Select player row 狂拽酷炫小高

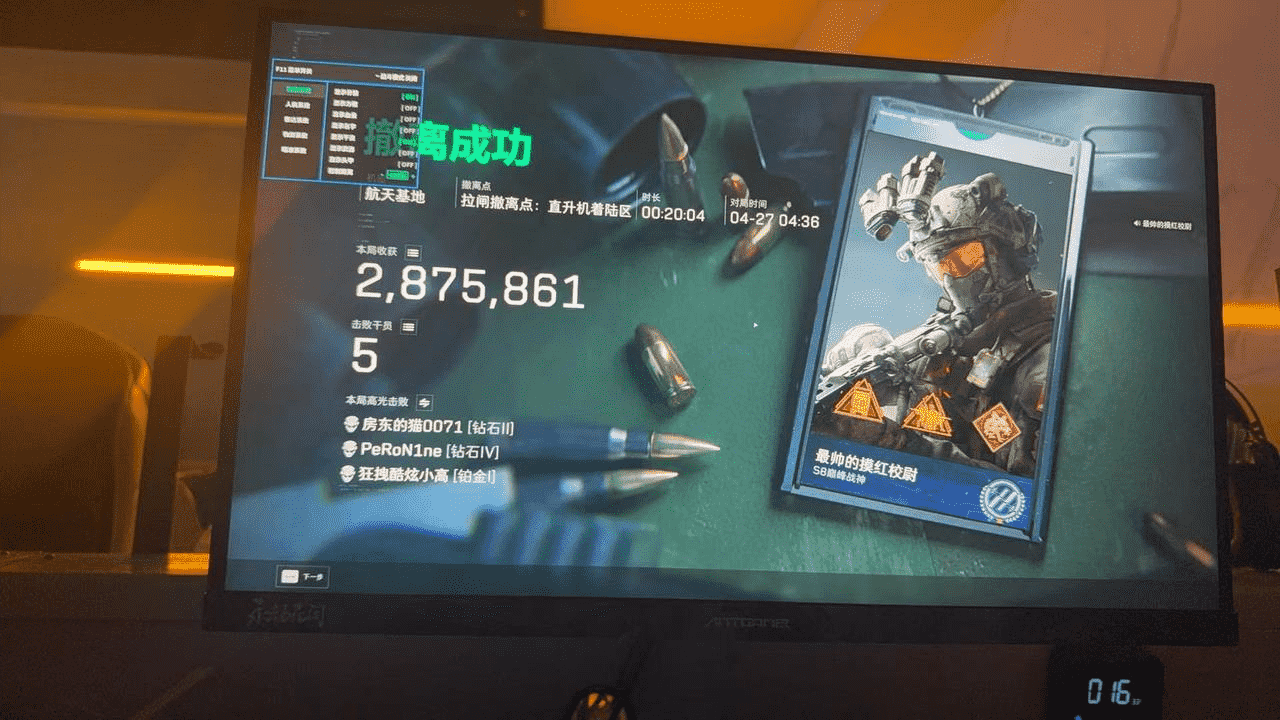(418, 475)
